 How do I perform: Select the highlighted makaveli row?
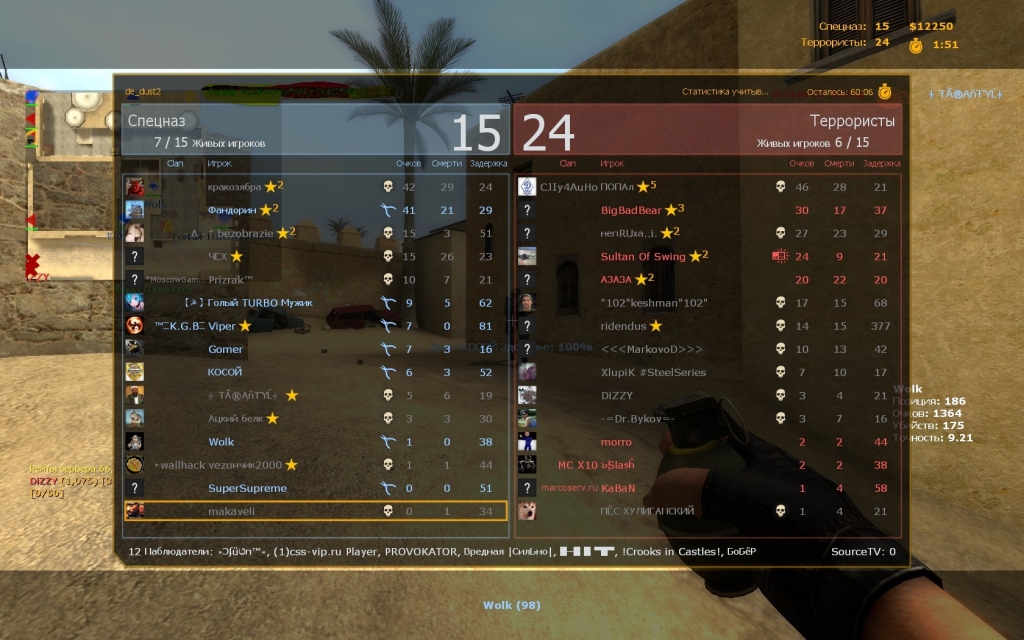pyautogui.click(x=231, y=511)
